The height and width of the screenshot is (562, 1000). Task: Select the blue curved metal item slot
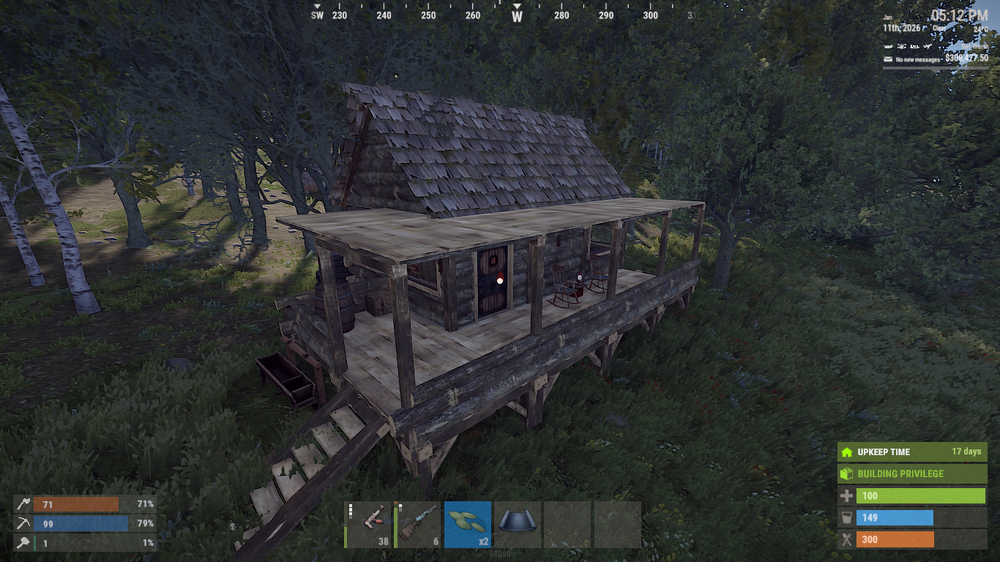pos(517,524)
